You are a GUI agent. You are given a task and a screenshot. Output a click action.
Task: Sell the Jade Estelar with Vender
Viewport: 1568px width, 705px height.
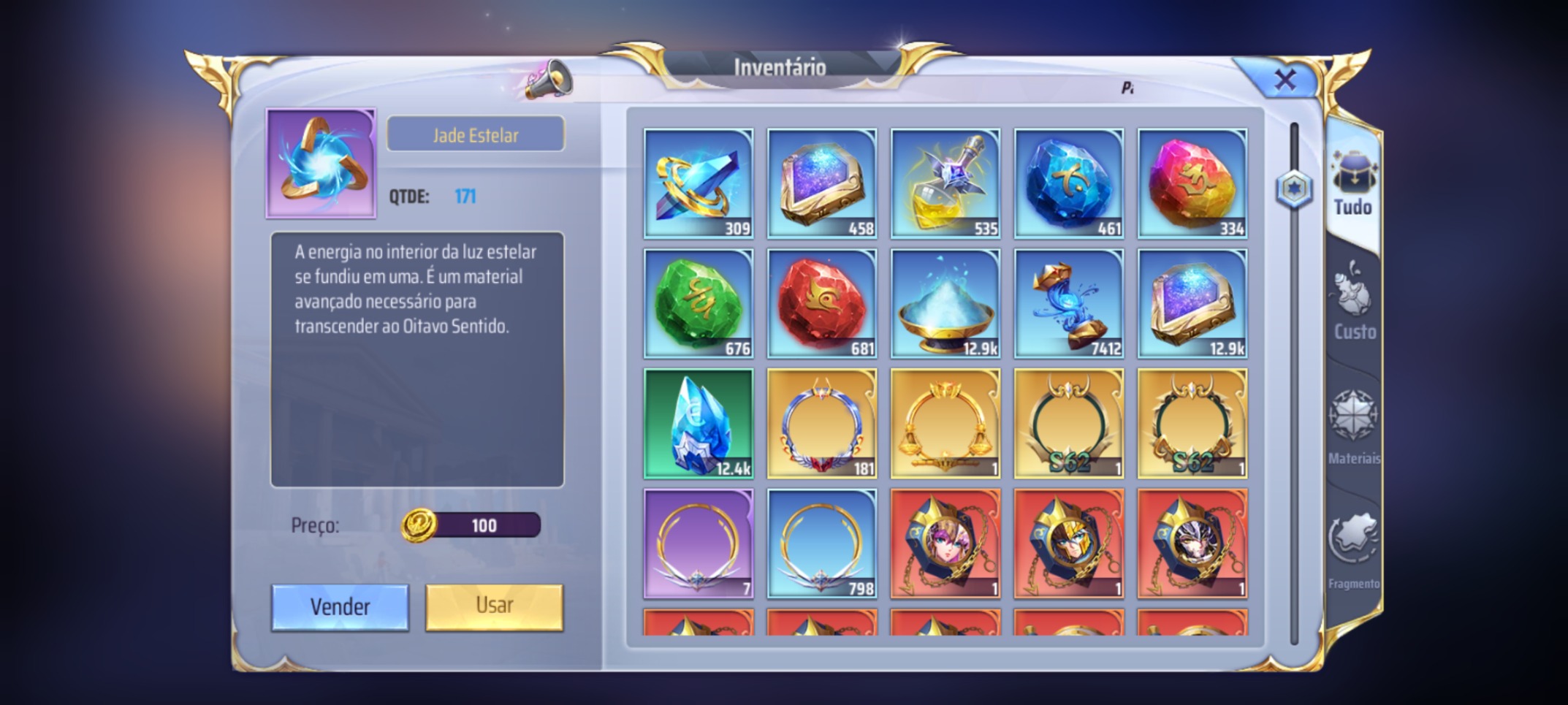point(340,606)
